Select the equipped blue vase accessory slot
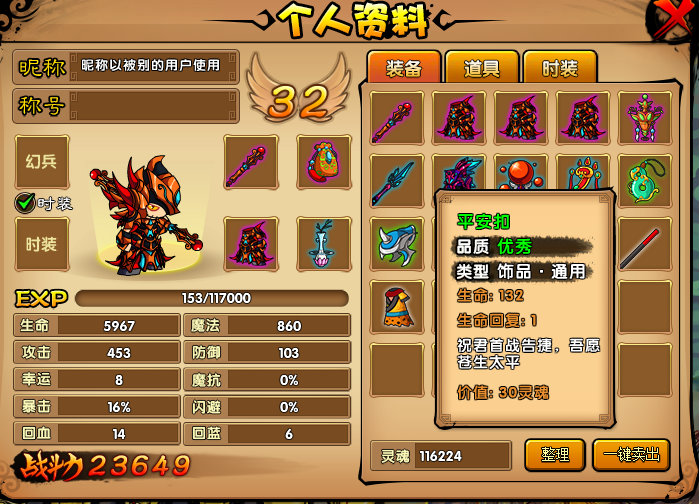The height and width of the screenshot is (504, 699). (324, 244)
